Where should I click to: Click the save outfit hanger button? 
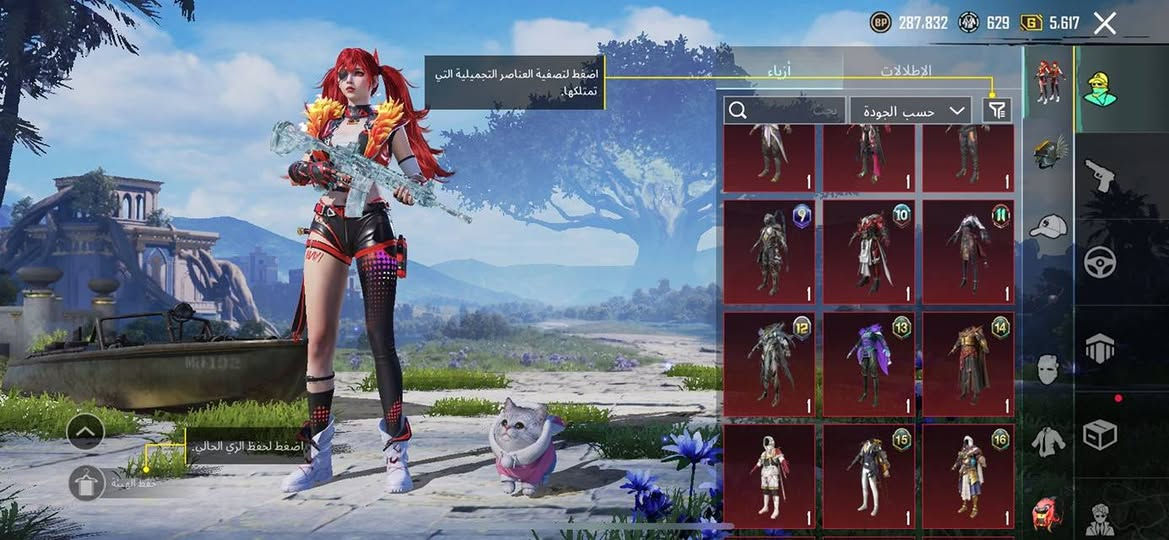coord(87,483)
